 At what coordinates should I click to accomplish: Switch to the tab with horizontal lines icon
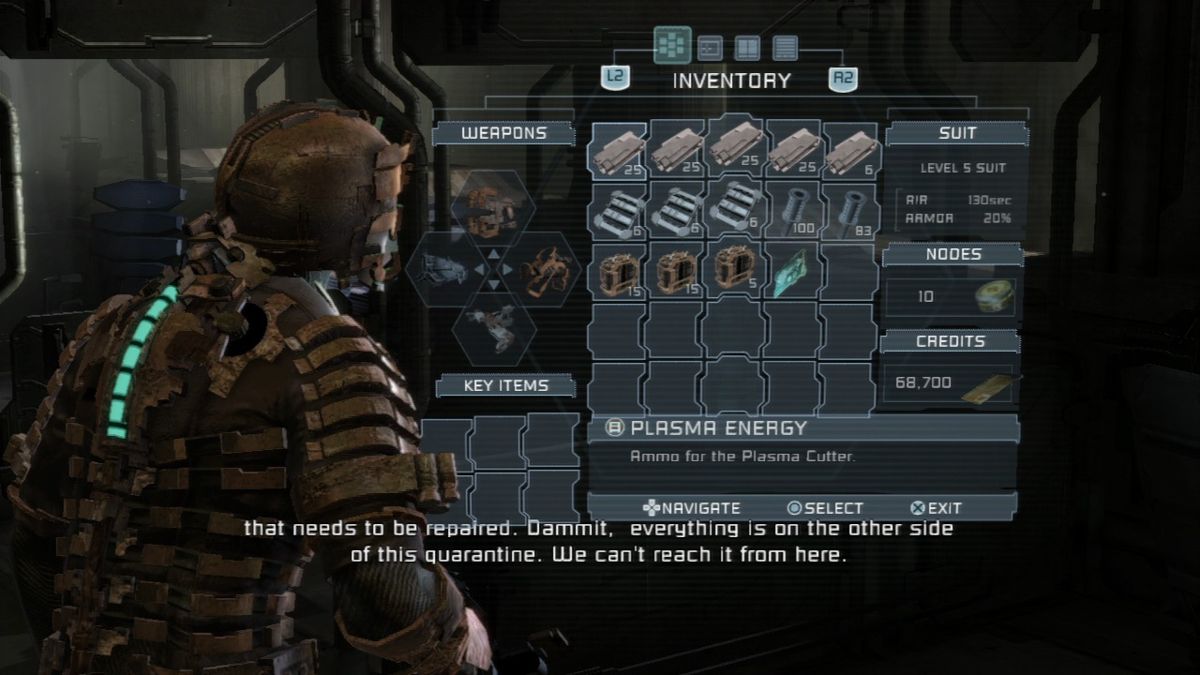785,48
